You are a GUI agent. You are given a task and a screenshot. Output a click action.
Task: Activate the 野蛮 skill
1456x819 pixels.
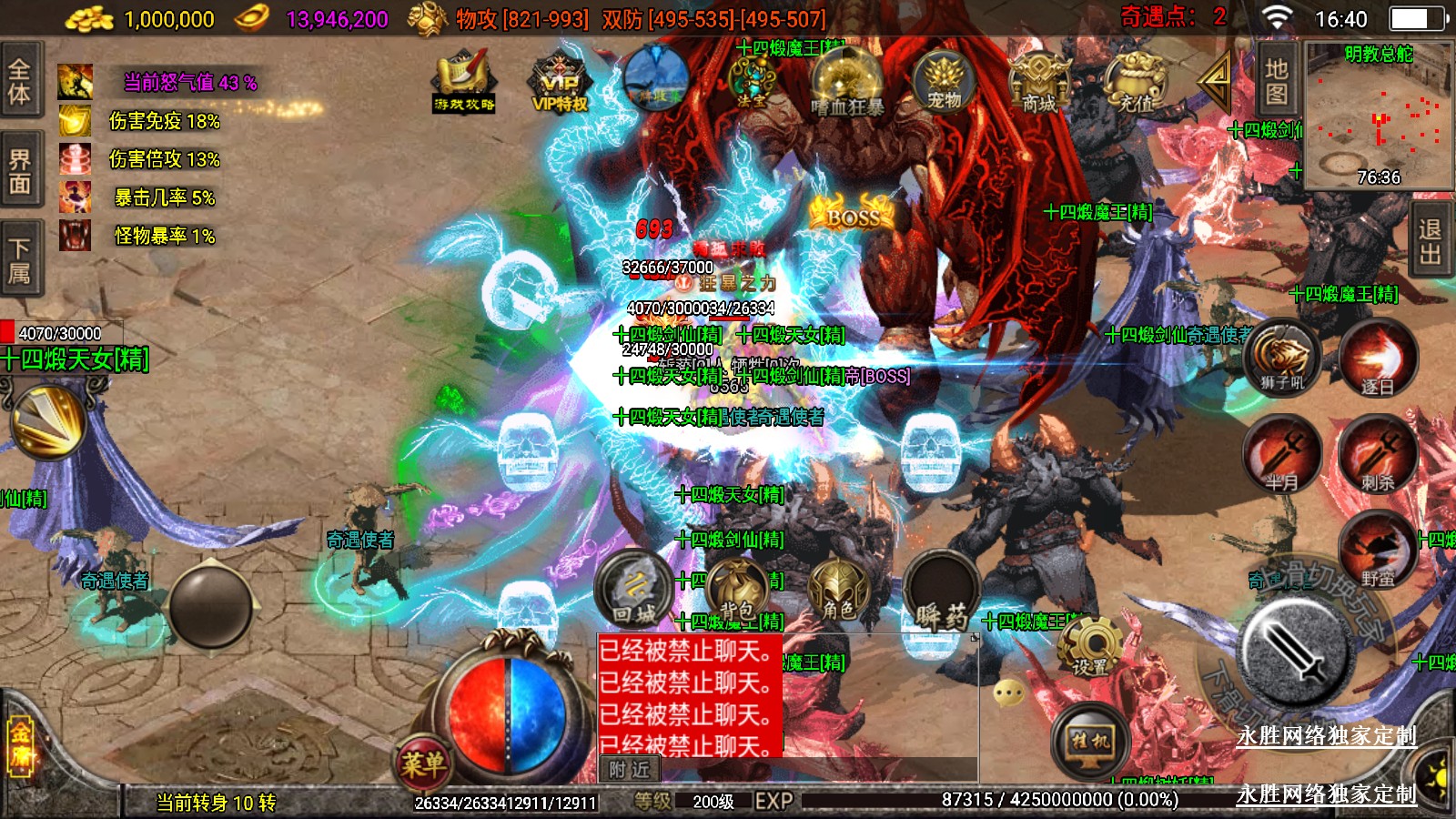[x=1378, y=549]
